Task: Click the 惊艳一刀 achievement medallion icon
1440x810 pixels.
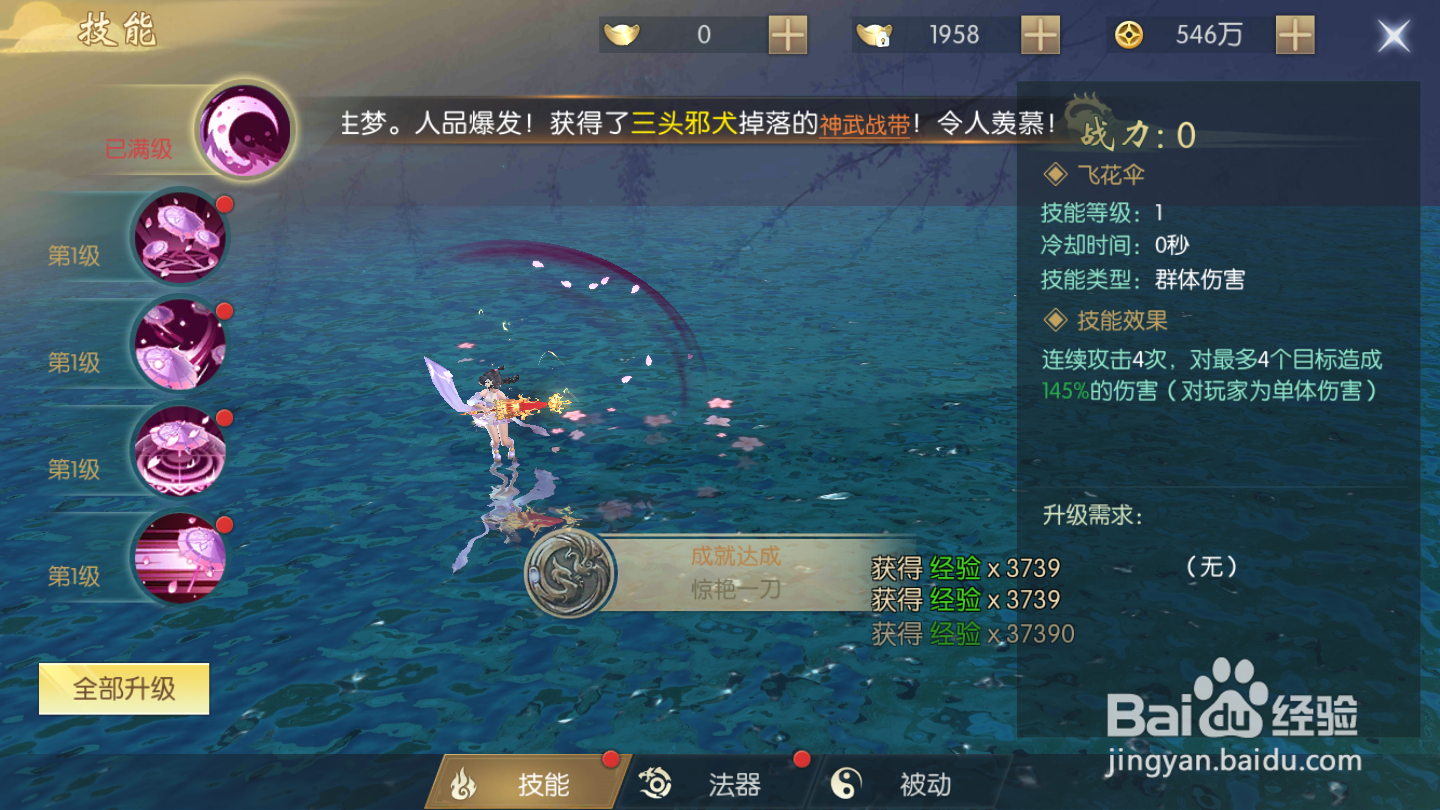Action: pos(570,575)
